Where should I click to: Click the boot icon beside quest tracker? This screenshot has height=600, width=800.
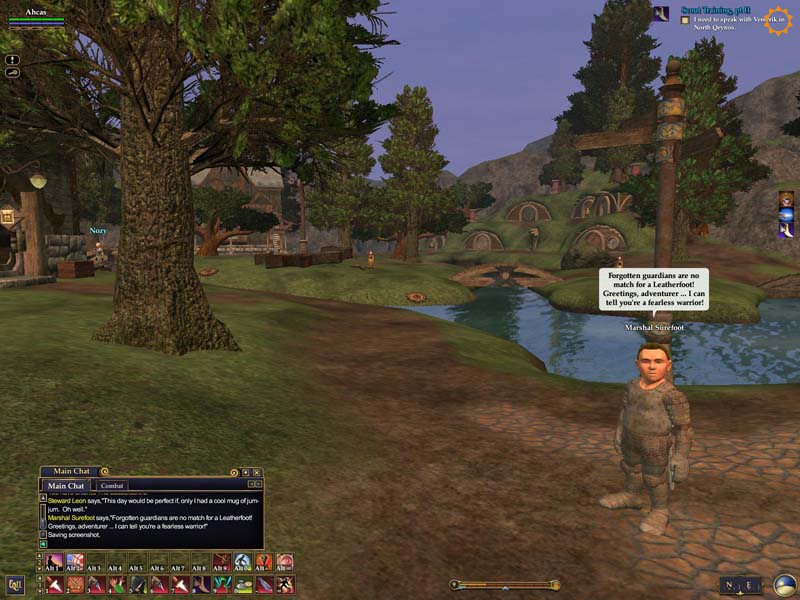click(x=661, y=13)
